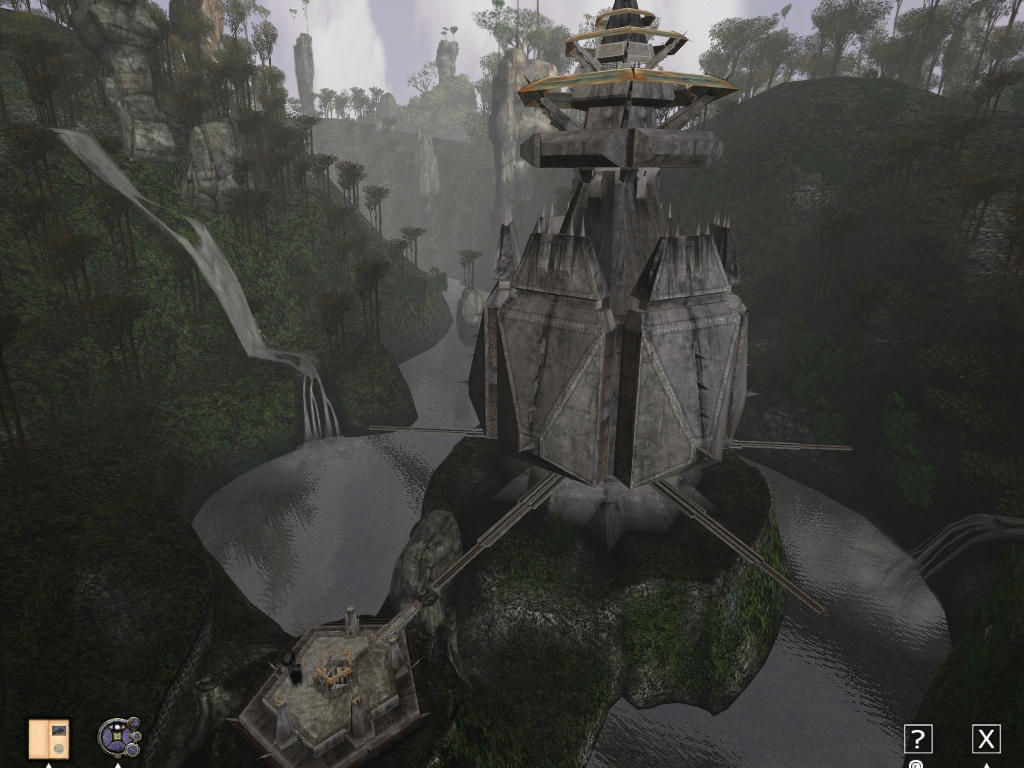Open the journal book icon
This screenshot has width=1024, height=768.
coord(49,739)
